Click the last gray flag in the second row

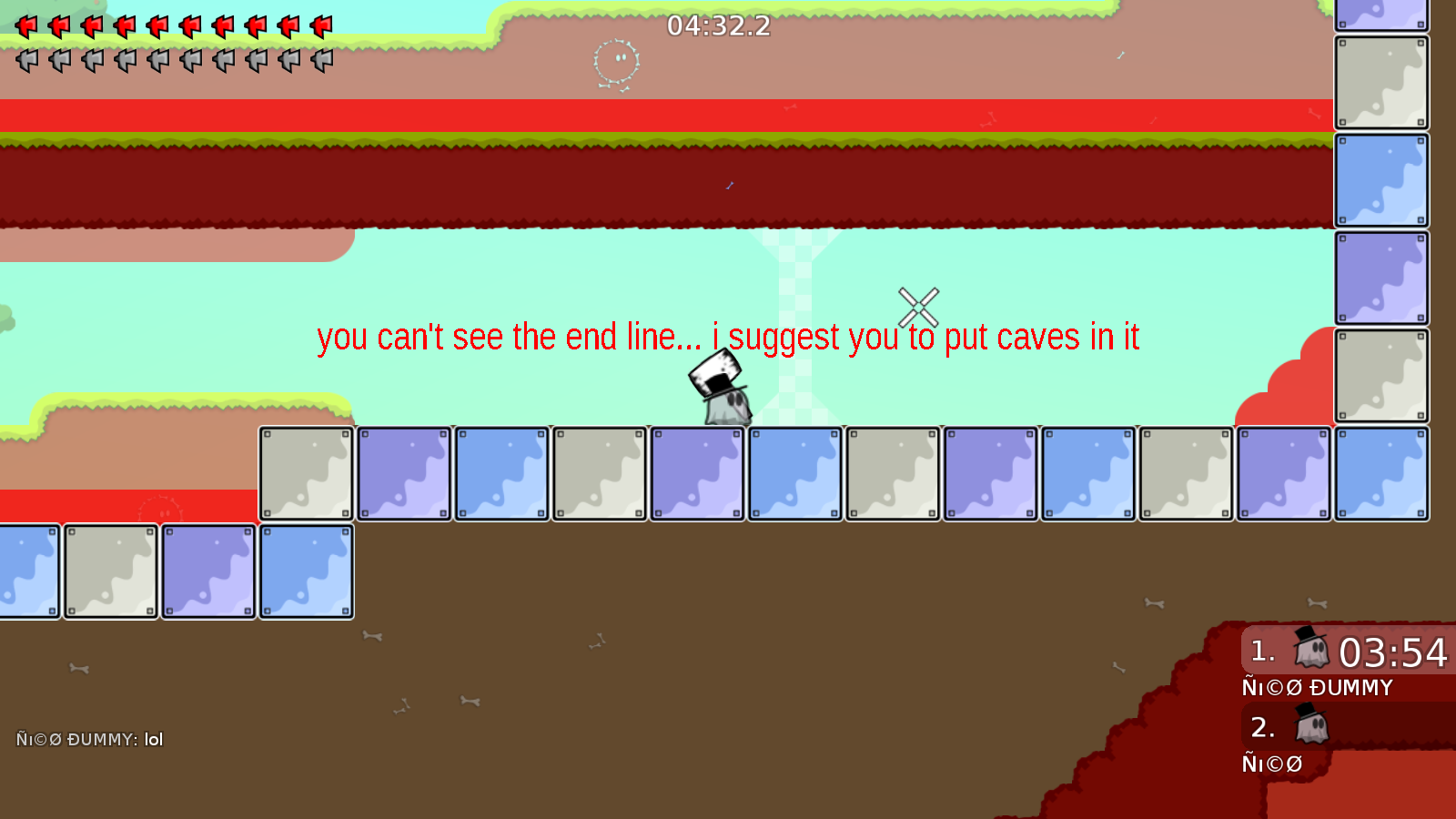pos(322,61)
